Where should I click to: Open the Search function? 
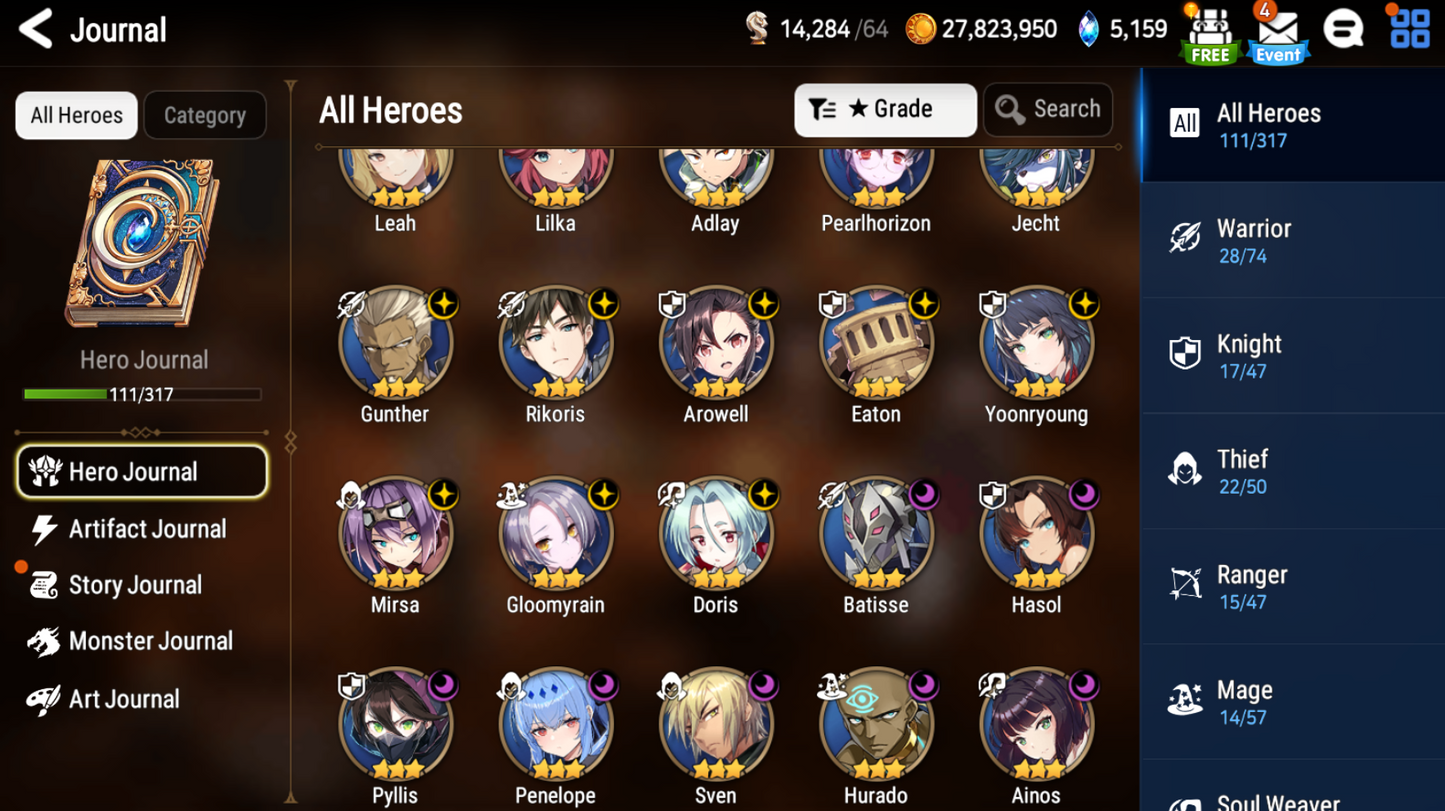tap(1047, 109)
